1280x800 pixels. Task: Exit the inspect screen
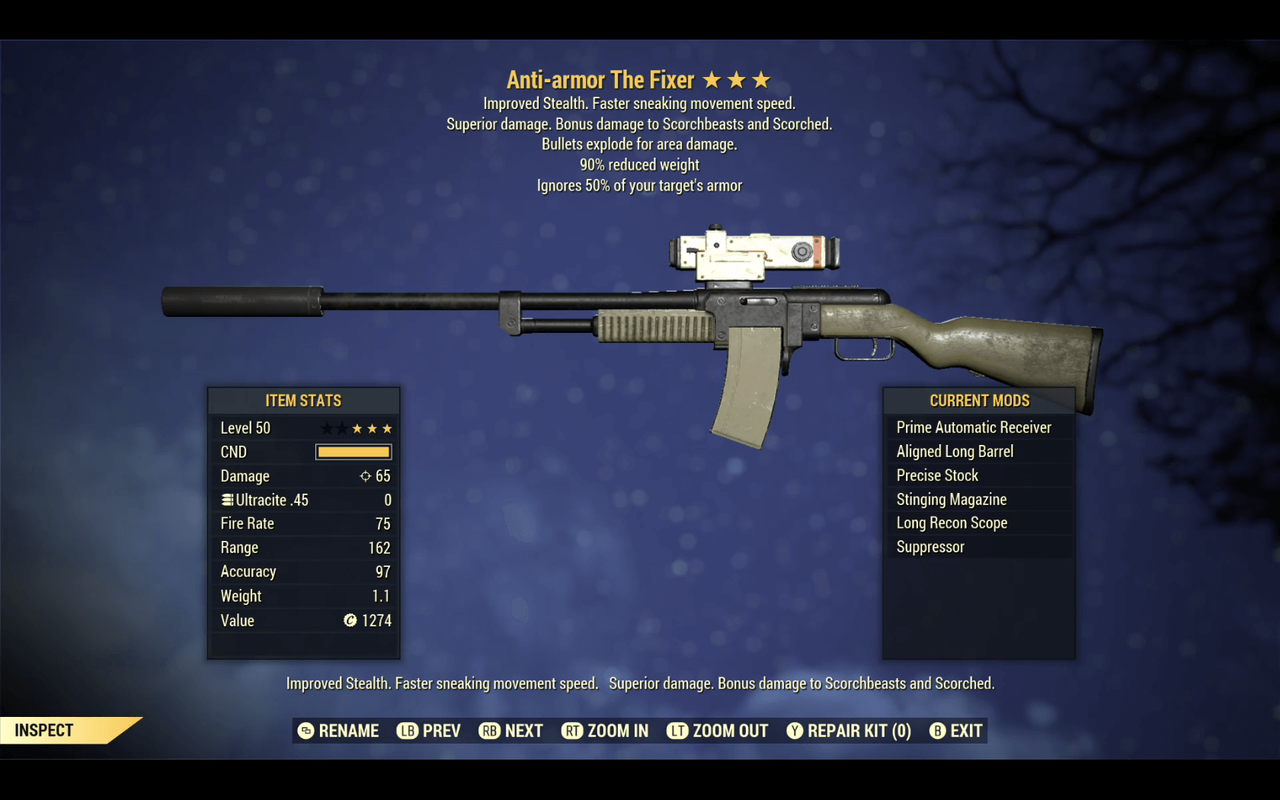tap(956, 731)
